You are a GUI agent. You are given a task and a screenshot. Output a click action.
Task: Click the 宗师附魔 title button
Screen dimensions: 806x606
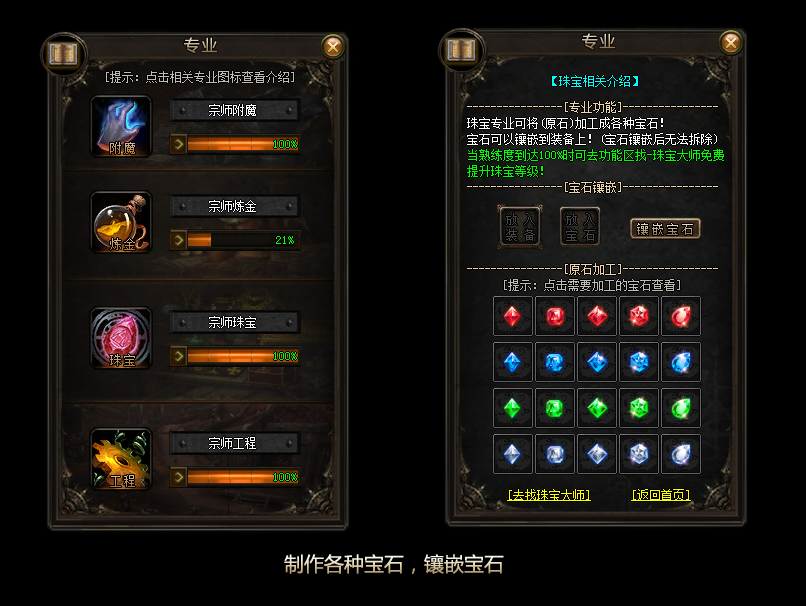(x=234, y=110)
